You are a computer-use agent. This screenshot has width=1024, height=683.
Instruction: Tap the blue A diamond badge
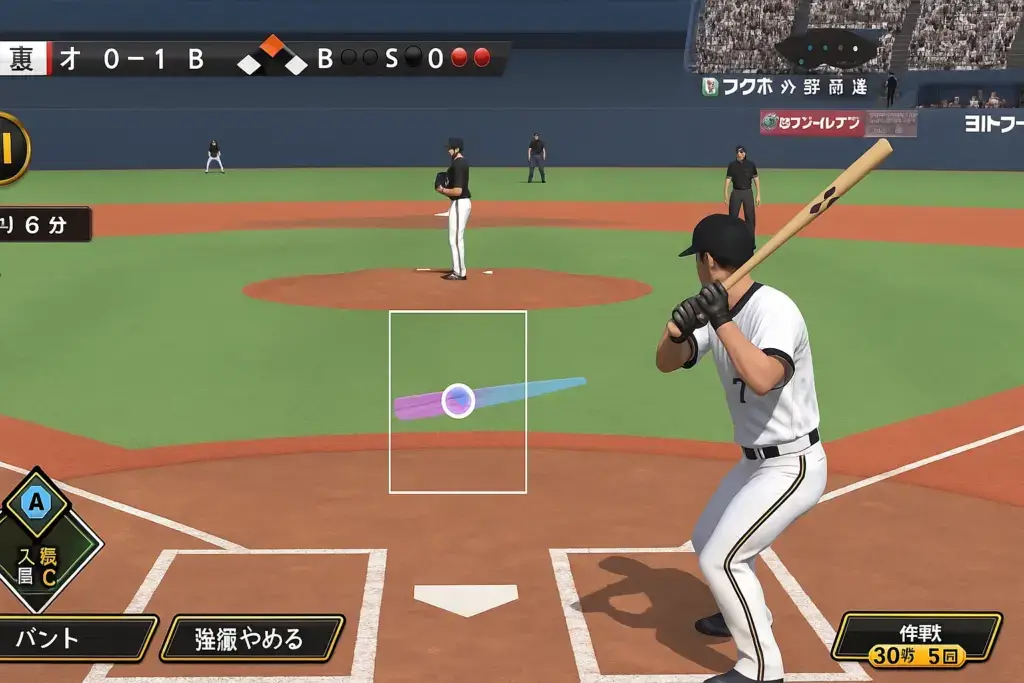coord(37,503)
